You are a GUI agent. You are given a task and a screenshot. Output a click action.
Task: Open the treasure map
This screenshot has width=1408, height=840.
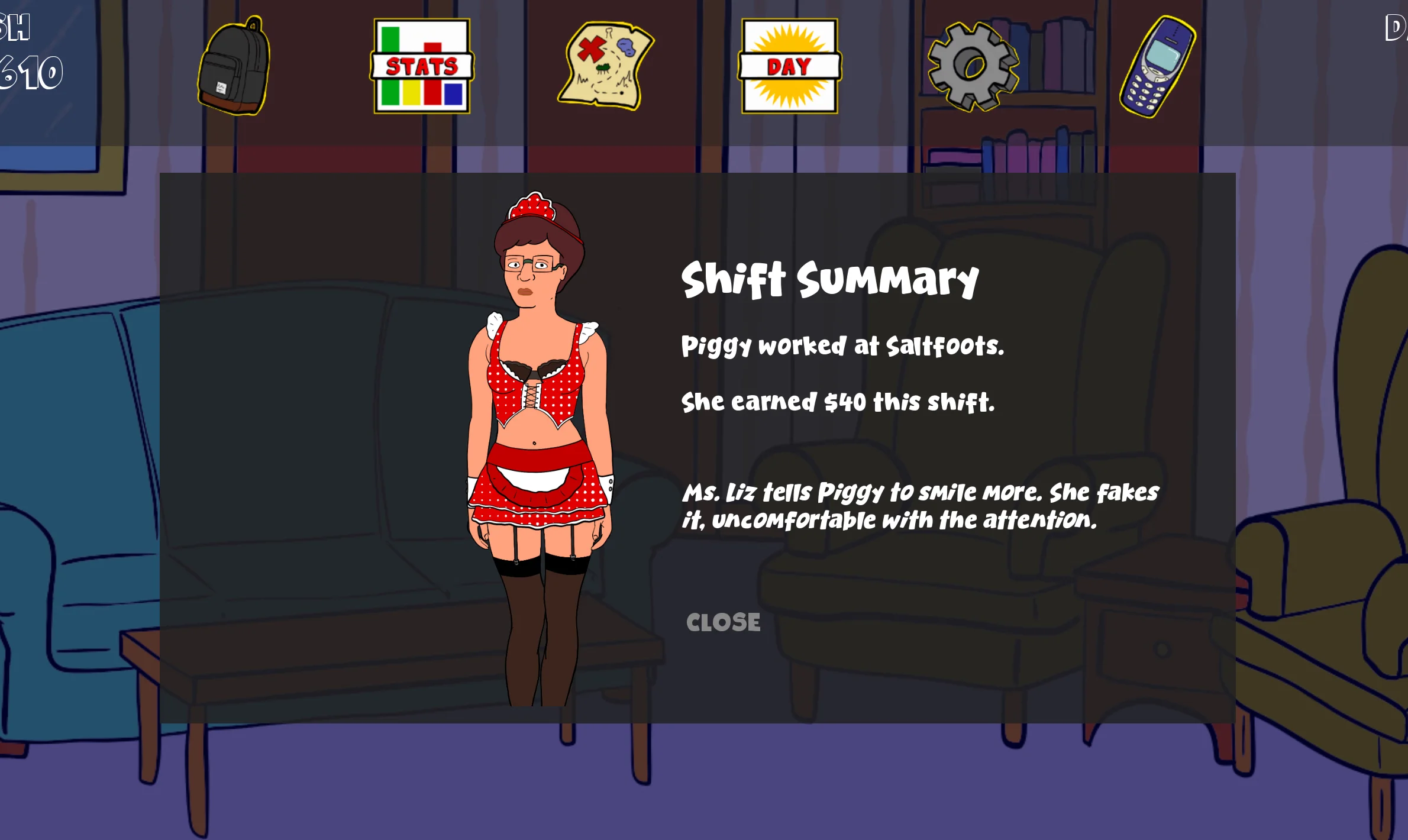point(605,66)
